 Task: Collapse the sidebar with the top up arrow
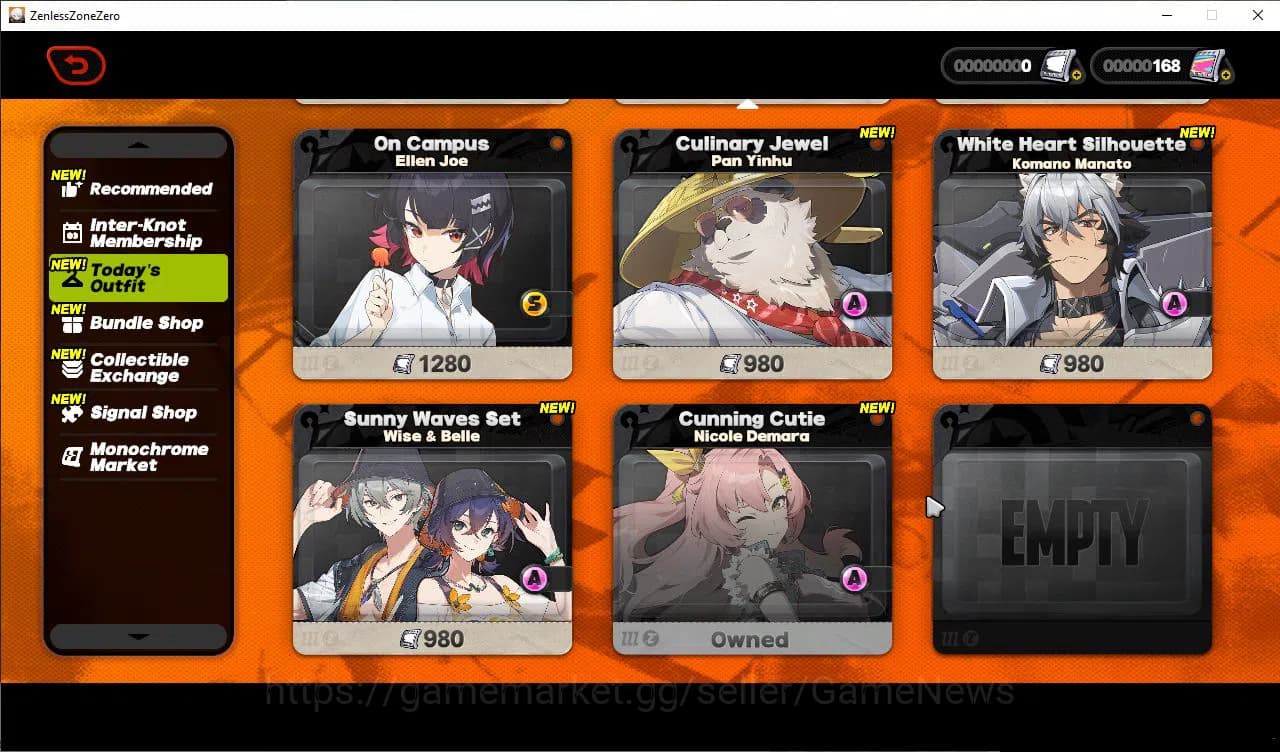pyautogui.click(x=138, y=143)
